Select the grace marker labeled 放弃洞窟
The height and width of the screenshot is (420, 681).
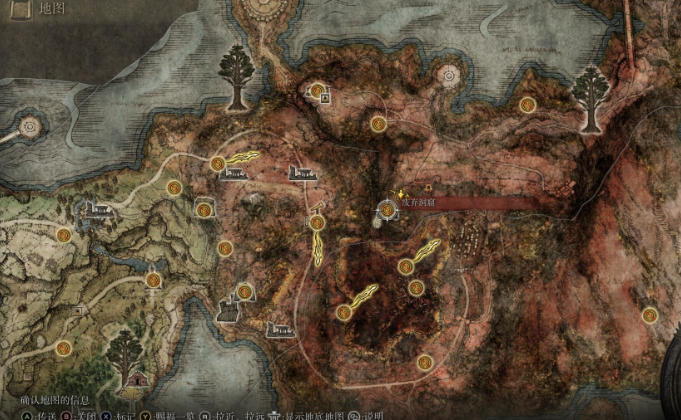[x=386, y=208]
